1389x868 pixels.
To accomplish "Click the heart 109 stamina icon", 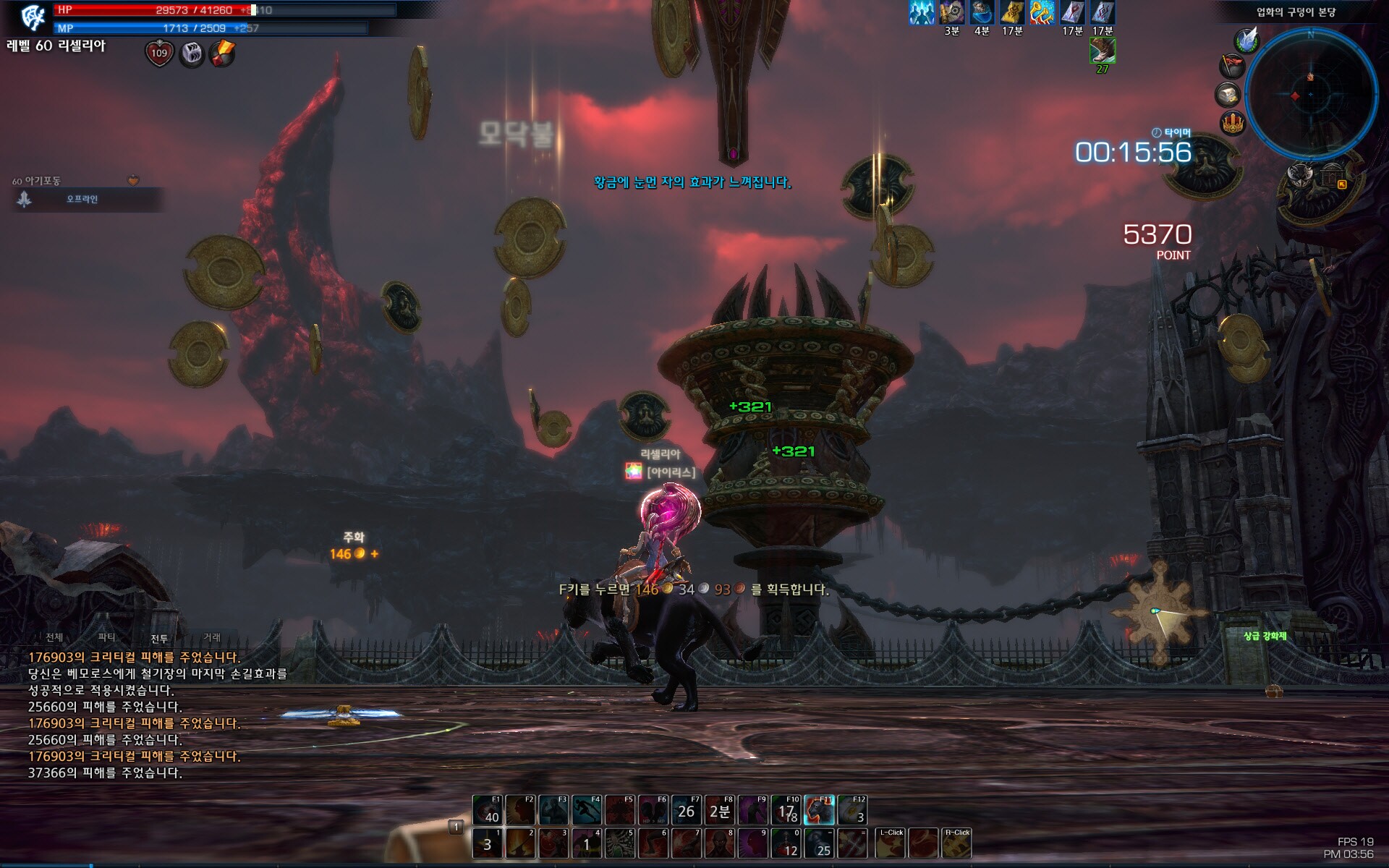I will click(x=159, y=53).
